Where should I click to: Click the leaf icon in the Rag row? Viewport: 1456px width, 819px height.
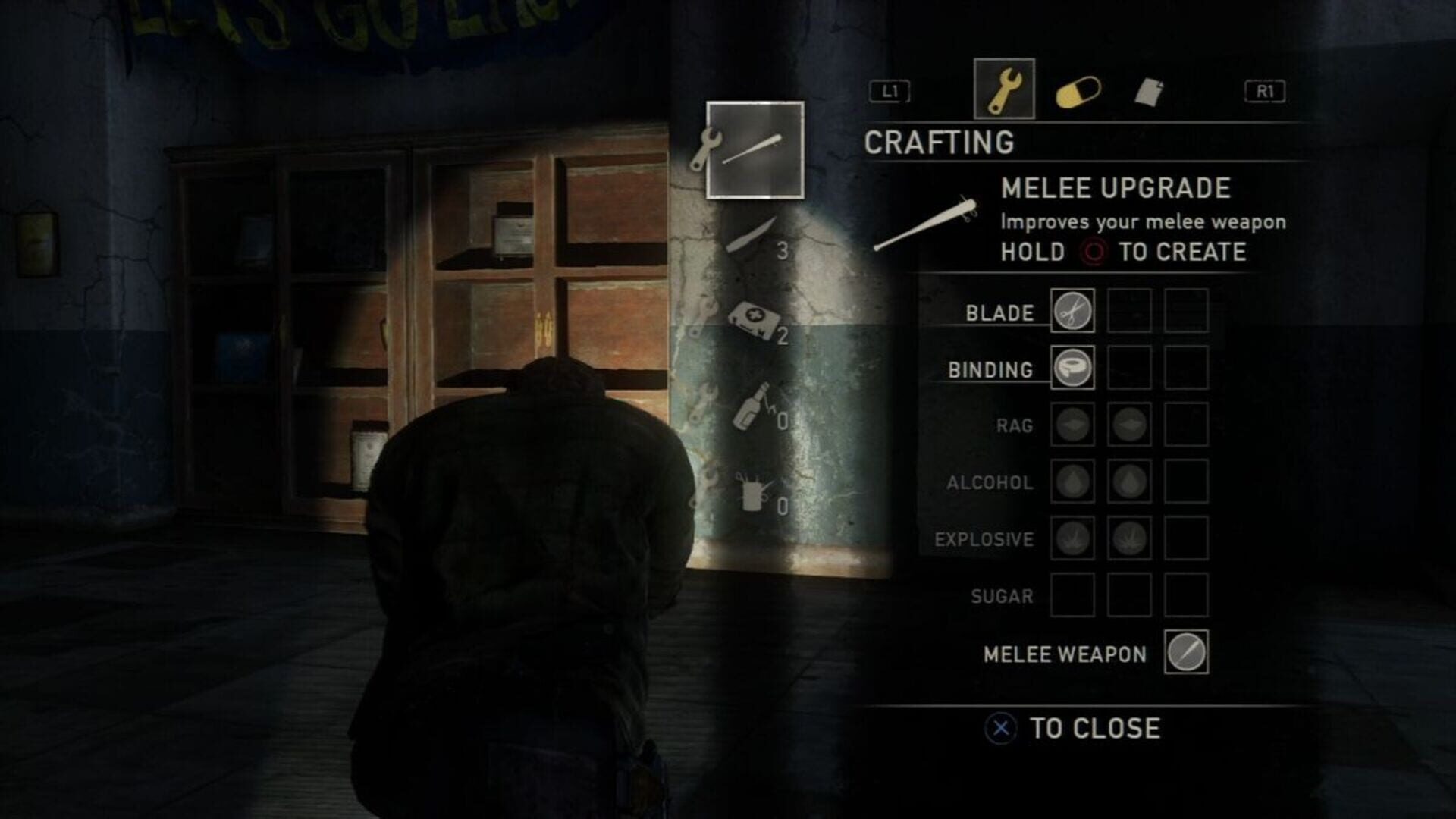1073,425
